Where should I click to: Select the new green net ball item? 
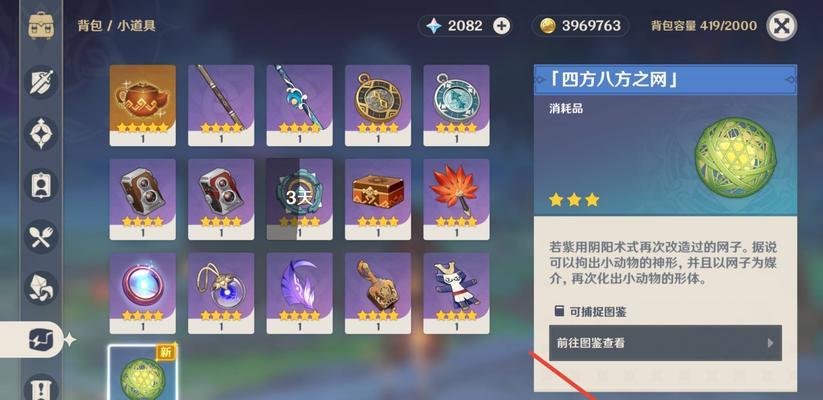tap(142, 374)
